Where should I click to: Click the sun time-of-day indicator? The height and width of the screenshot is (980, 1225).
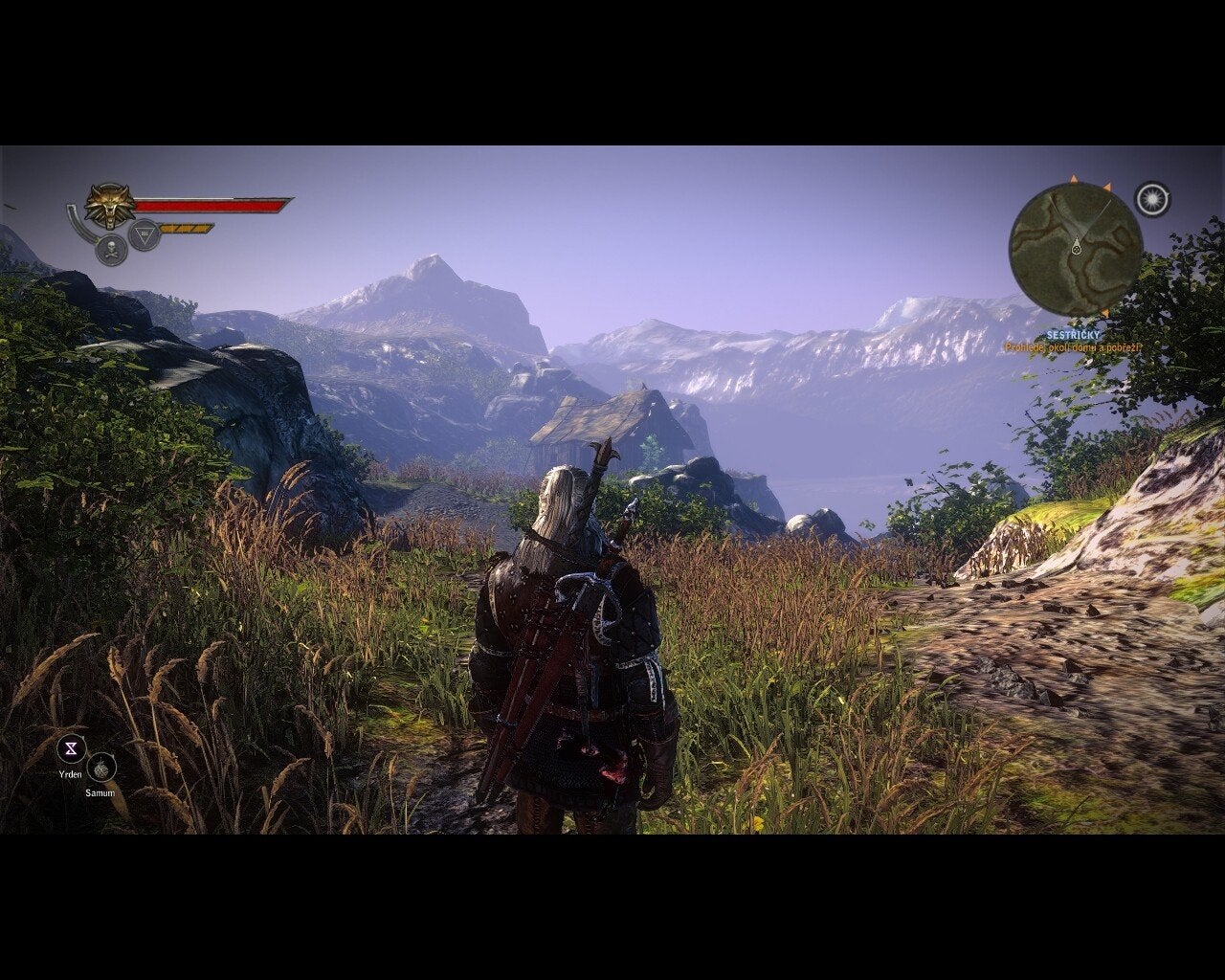(1152, 199)
